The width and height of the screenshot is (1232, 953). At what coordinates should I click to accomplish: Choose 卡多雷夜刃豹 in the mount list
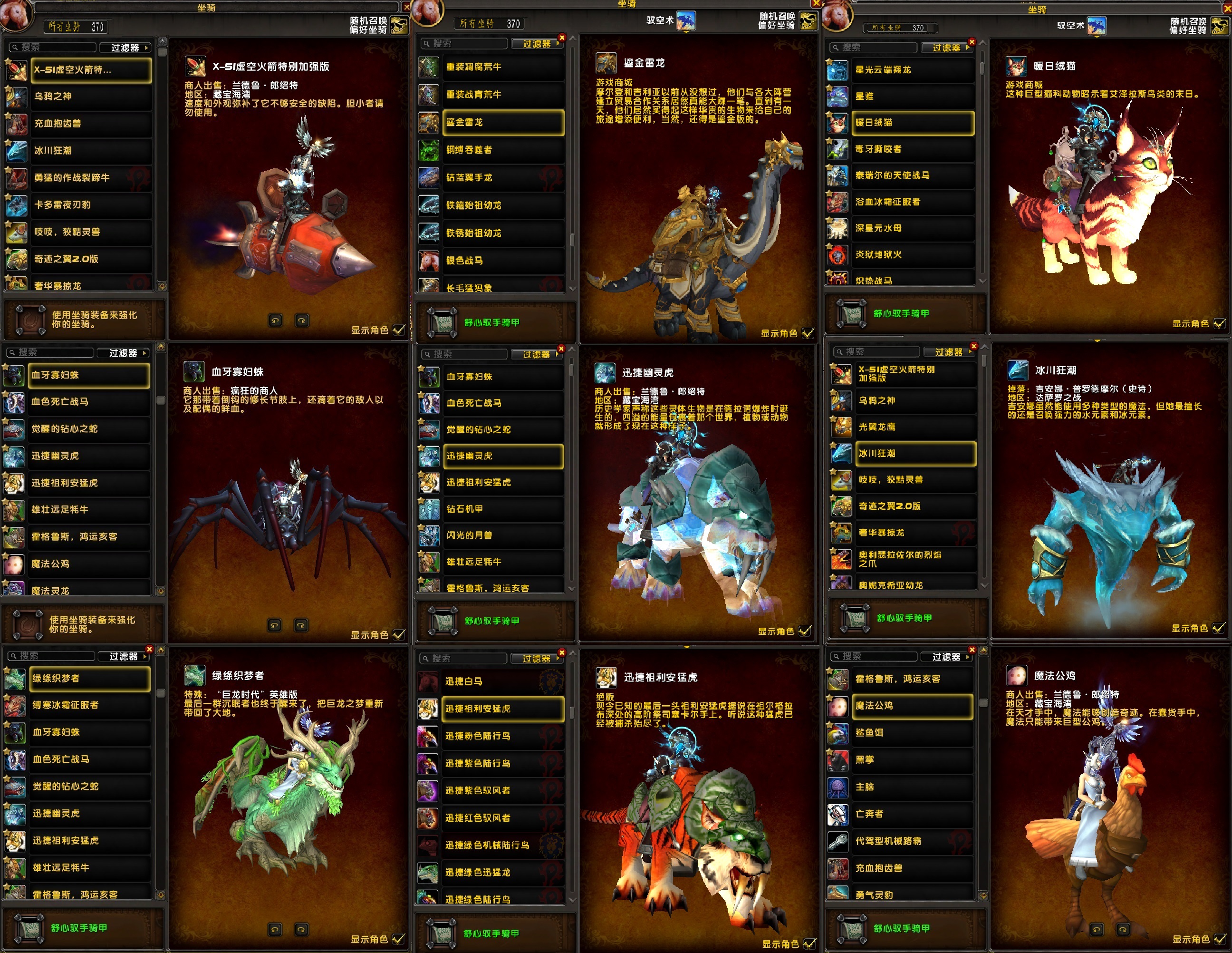click(x=90, y=205)
